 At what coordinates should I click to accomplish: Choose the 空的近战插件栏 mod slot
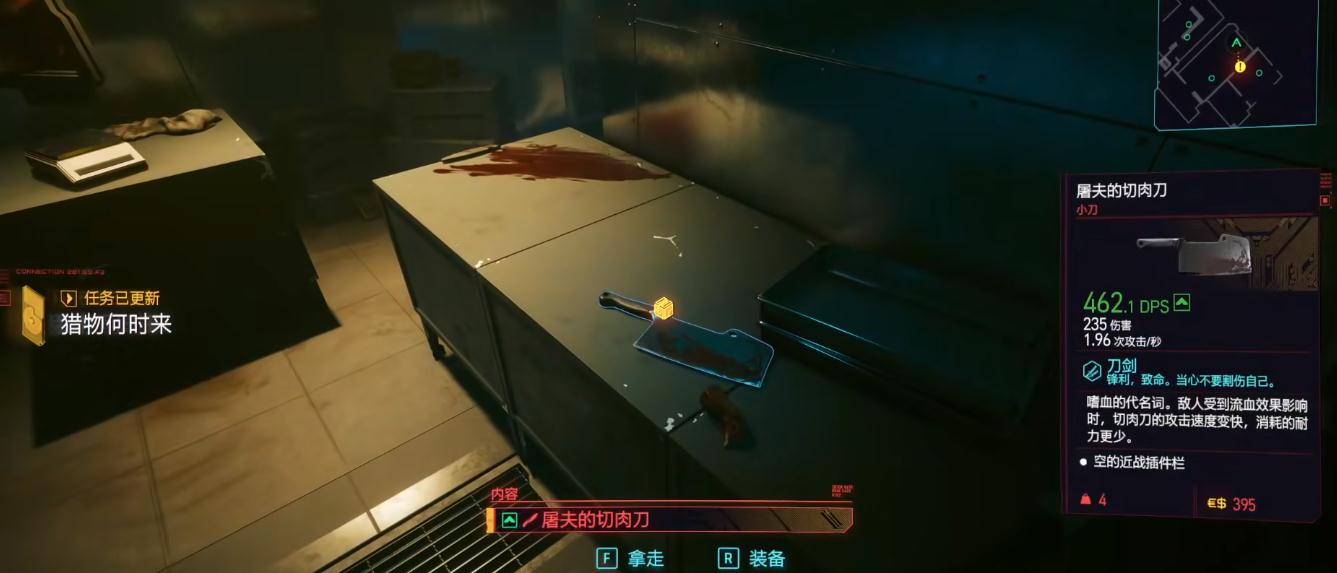[1138, 463]
